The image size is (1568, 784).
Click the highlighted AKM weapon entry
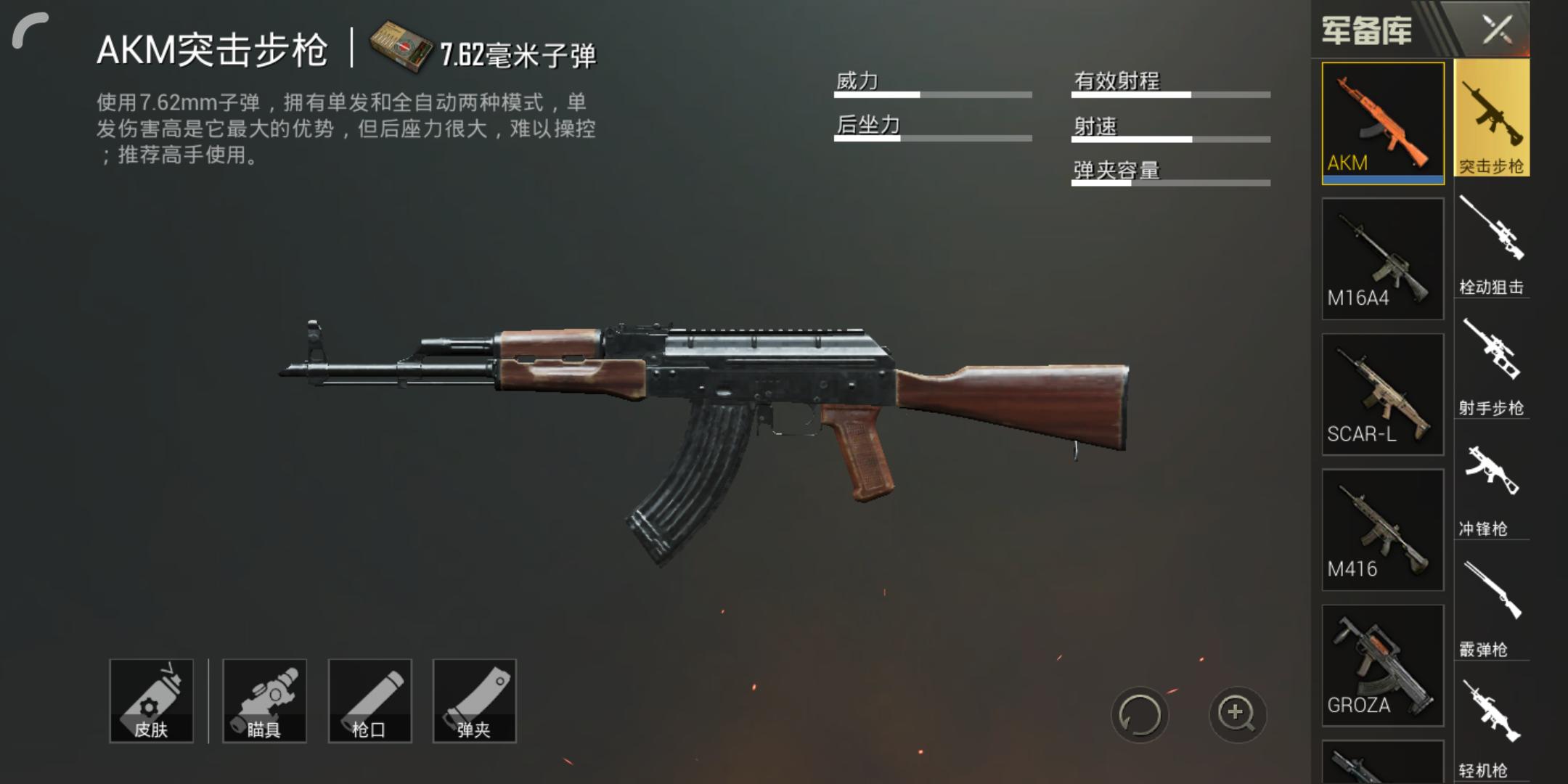pos(1382,122)
